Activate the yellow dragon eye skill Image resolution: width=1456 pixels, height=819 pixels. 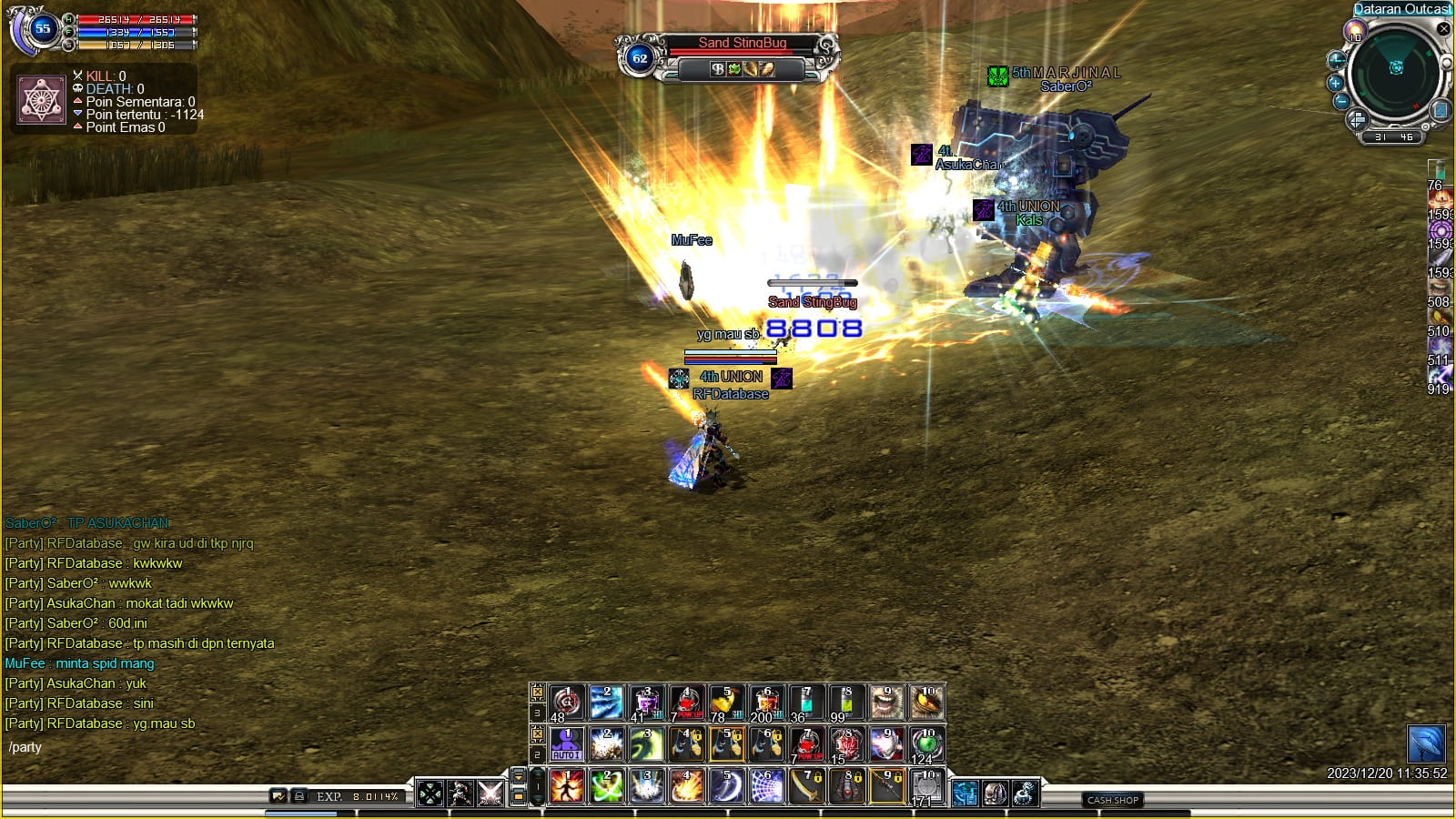click(926, 703)
